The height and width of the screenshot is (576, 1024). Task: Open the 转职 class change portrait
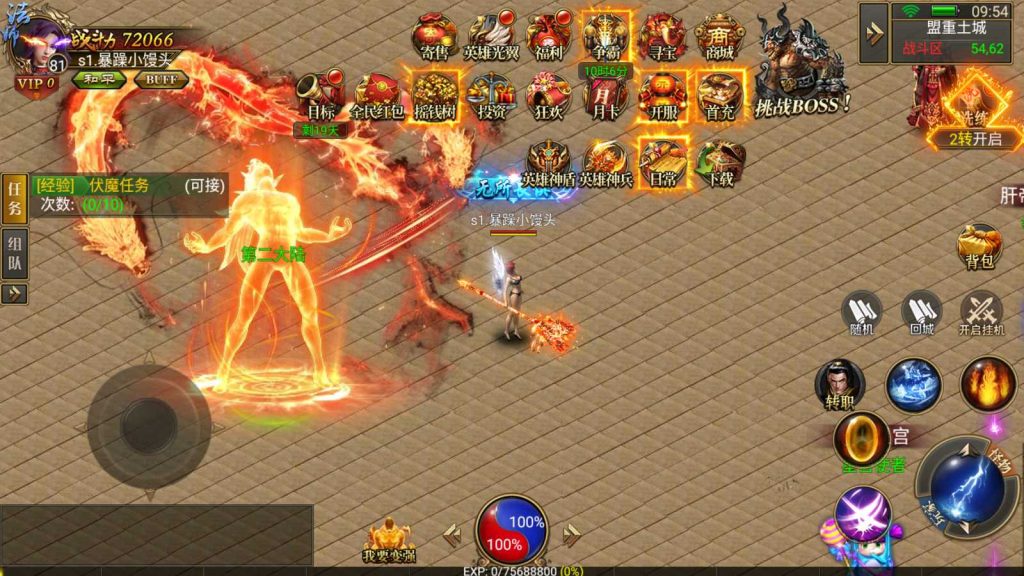pos(839,385)
